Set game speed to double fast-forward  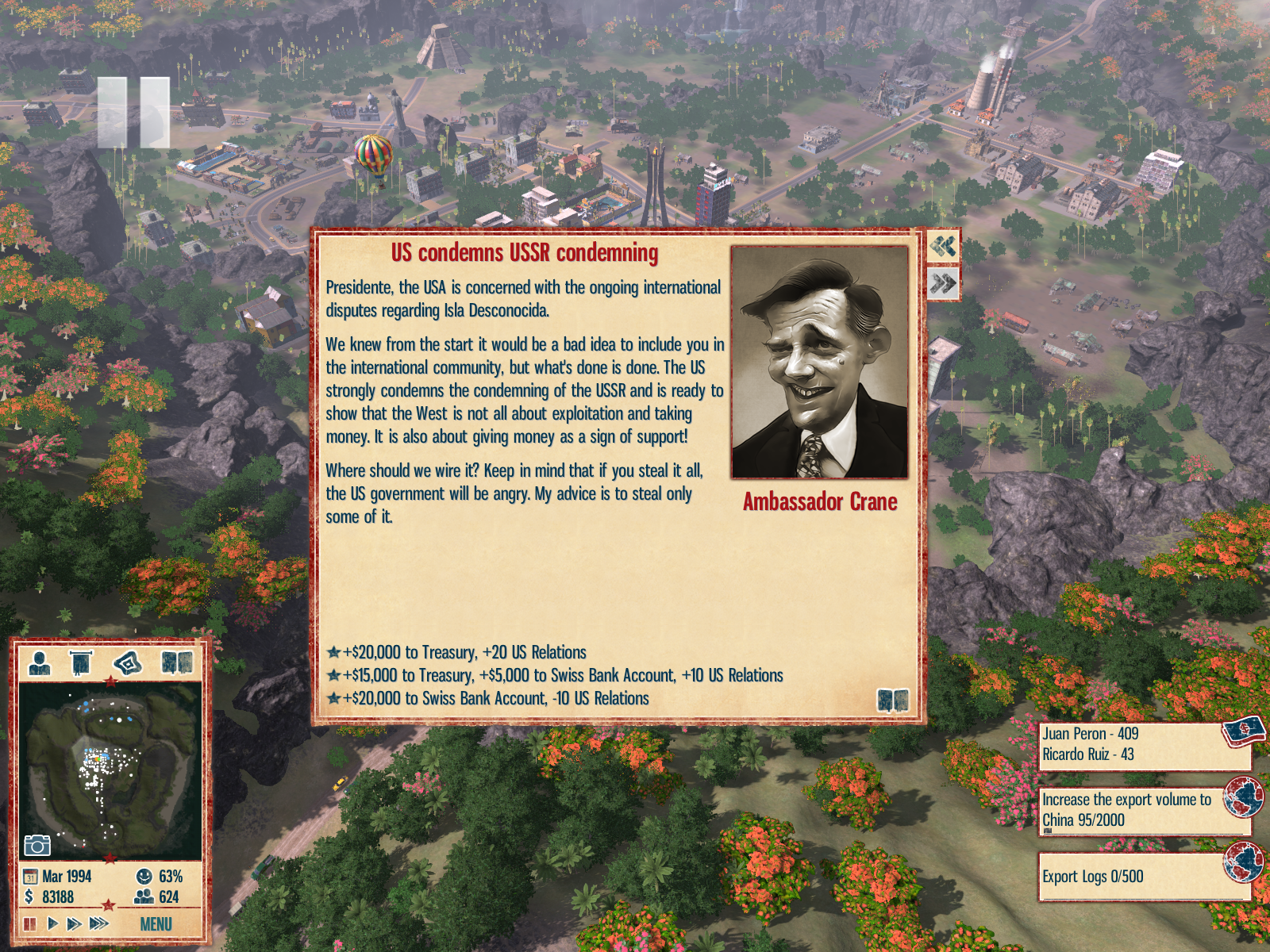point(74,923)
